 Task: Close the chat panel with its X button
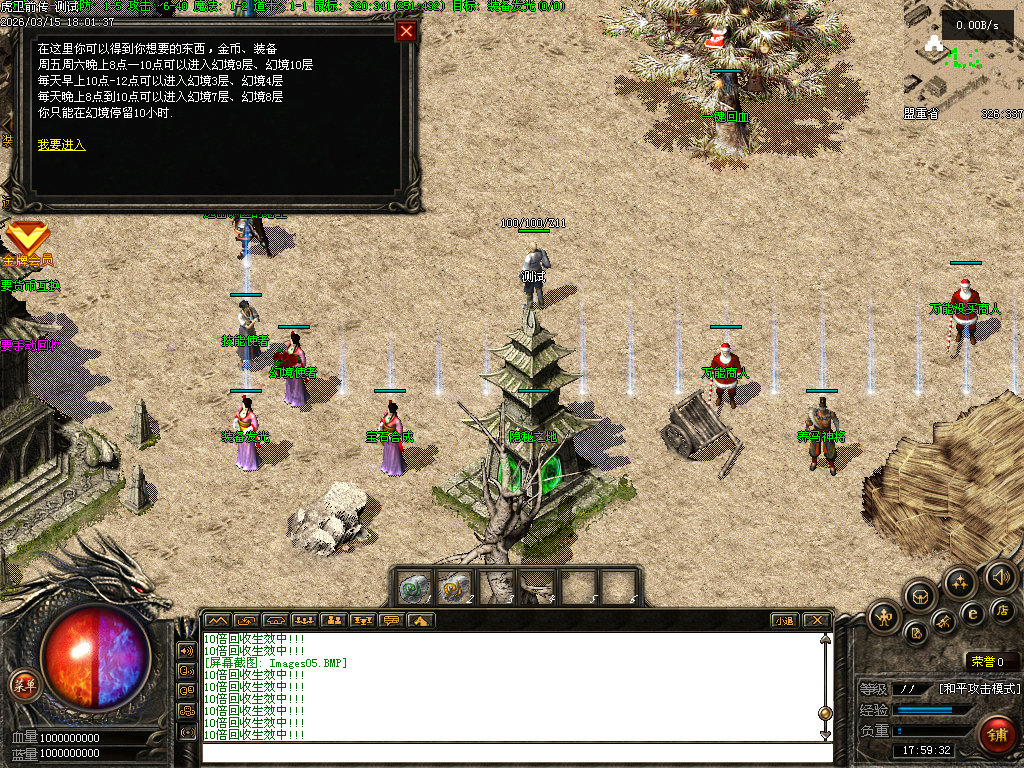816,620
